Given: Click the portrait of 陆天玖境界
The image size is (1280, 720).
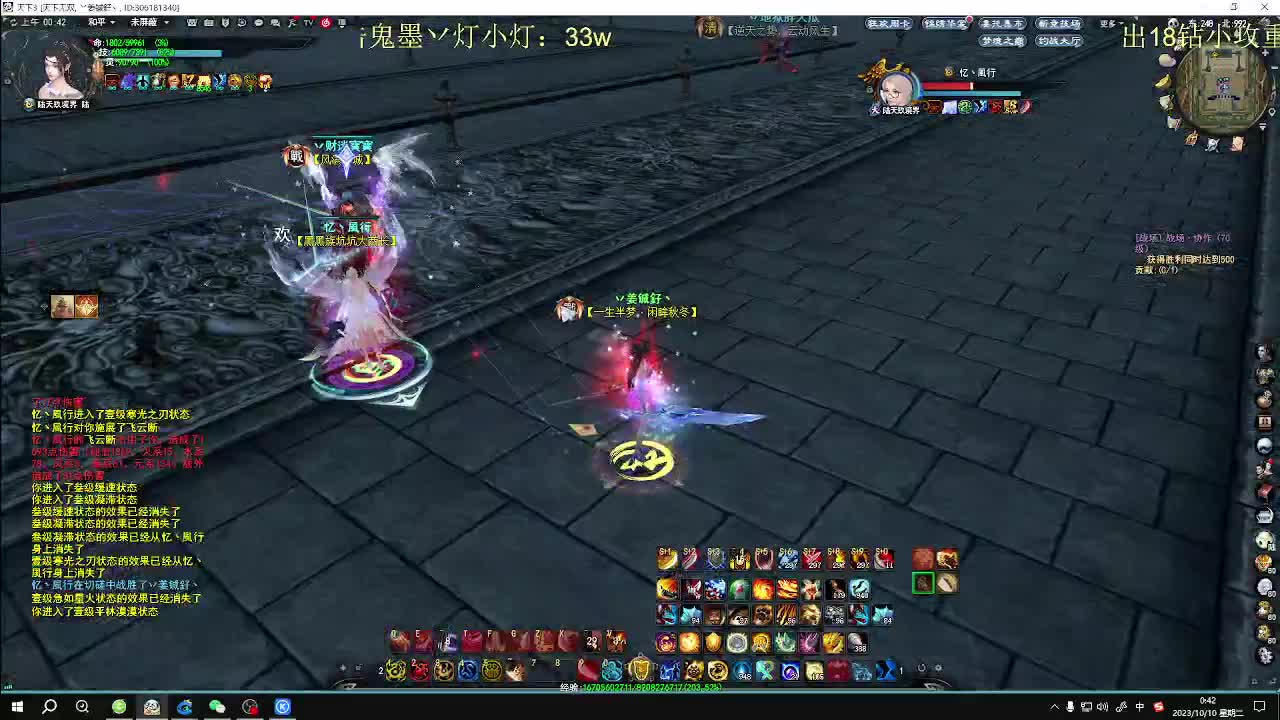Looking at the screenshot, I should coord(55,75).
